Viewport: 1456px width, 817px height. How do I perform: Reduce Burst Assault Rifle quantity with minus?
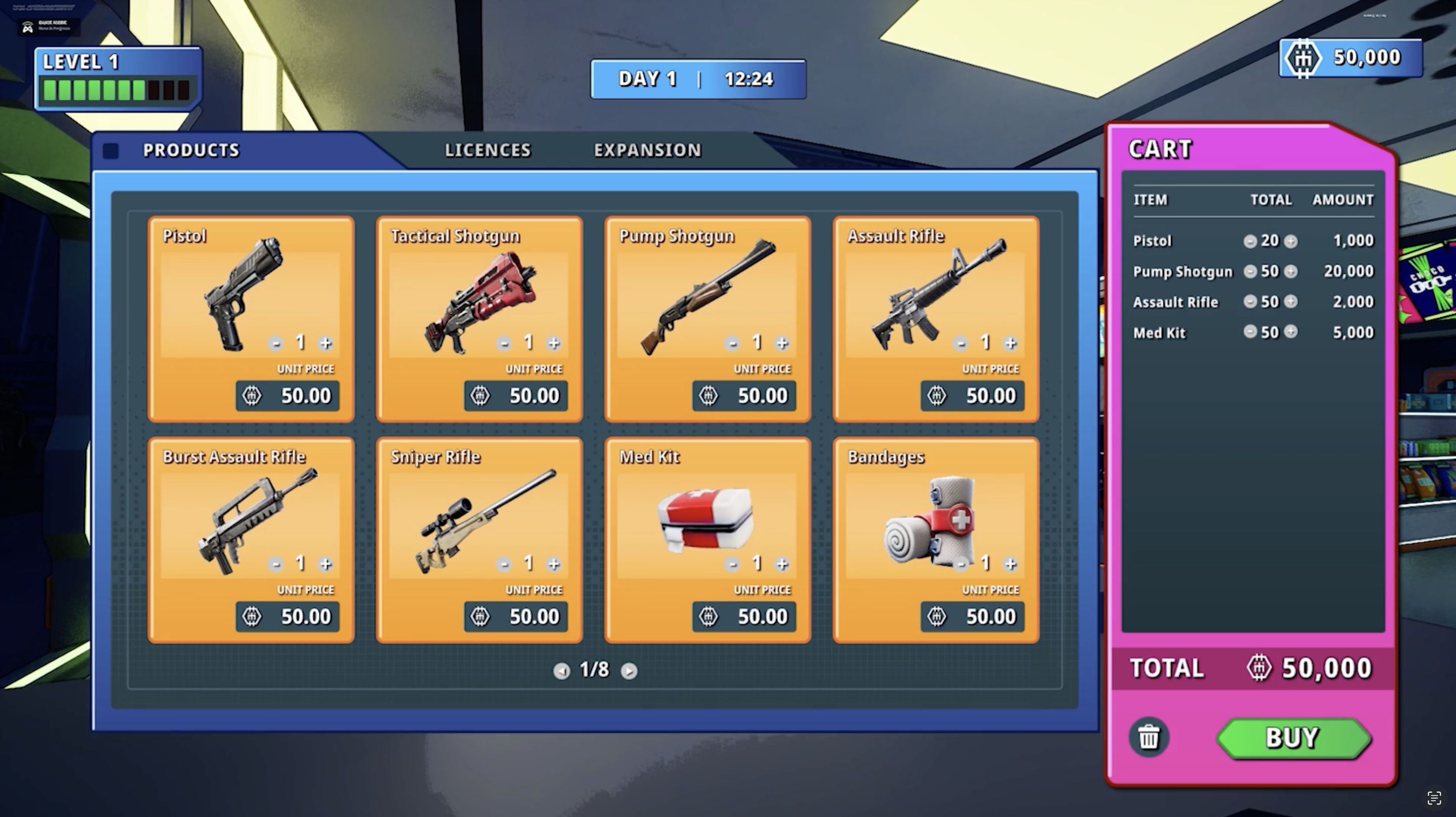[275, 564]
